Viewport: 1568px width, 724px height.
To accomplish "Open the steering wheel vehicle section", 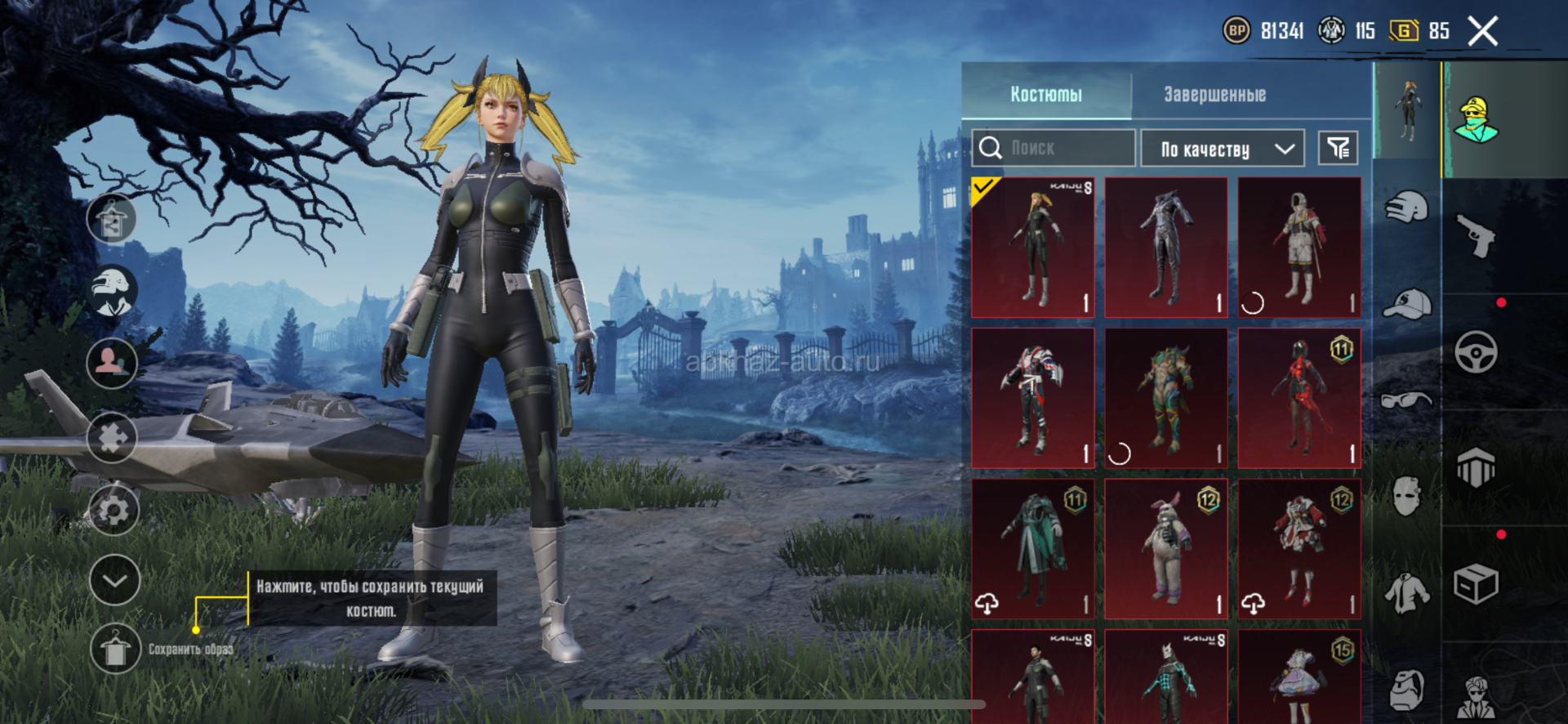I will (1477, 352).
